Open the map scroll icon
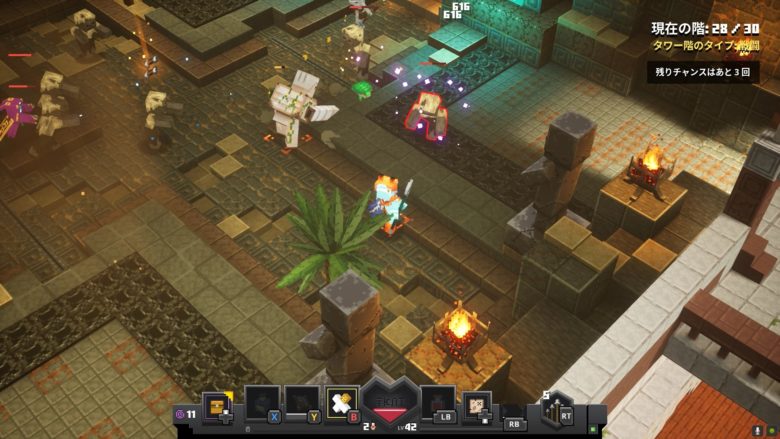Image resolution: width=780 pixels, height=439 pixels. 477,405
